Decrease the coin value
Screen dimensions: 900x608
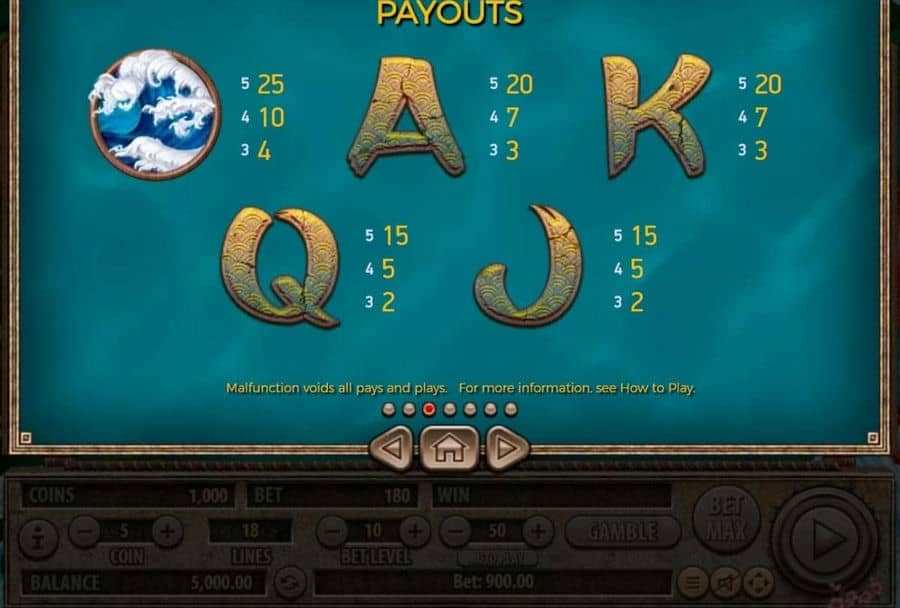pyautogui.click(x=85, y=531)
